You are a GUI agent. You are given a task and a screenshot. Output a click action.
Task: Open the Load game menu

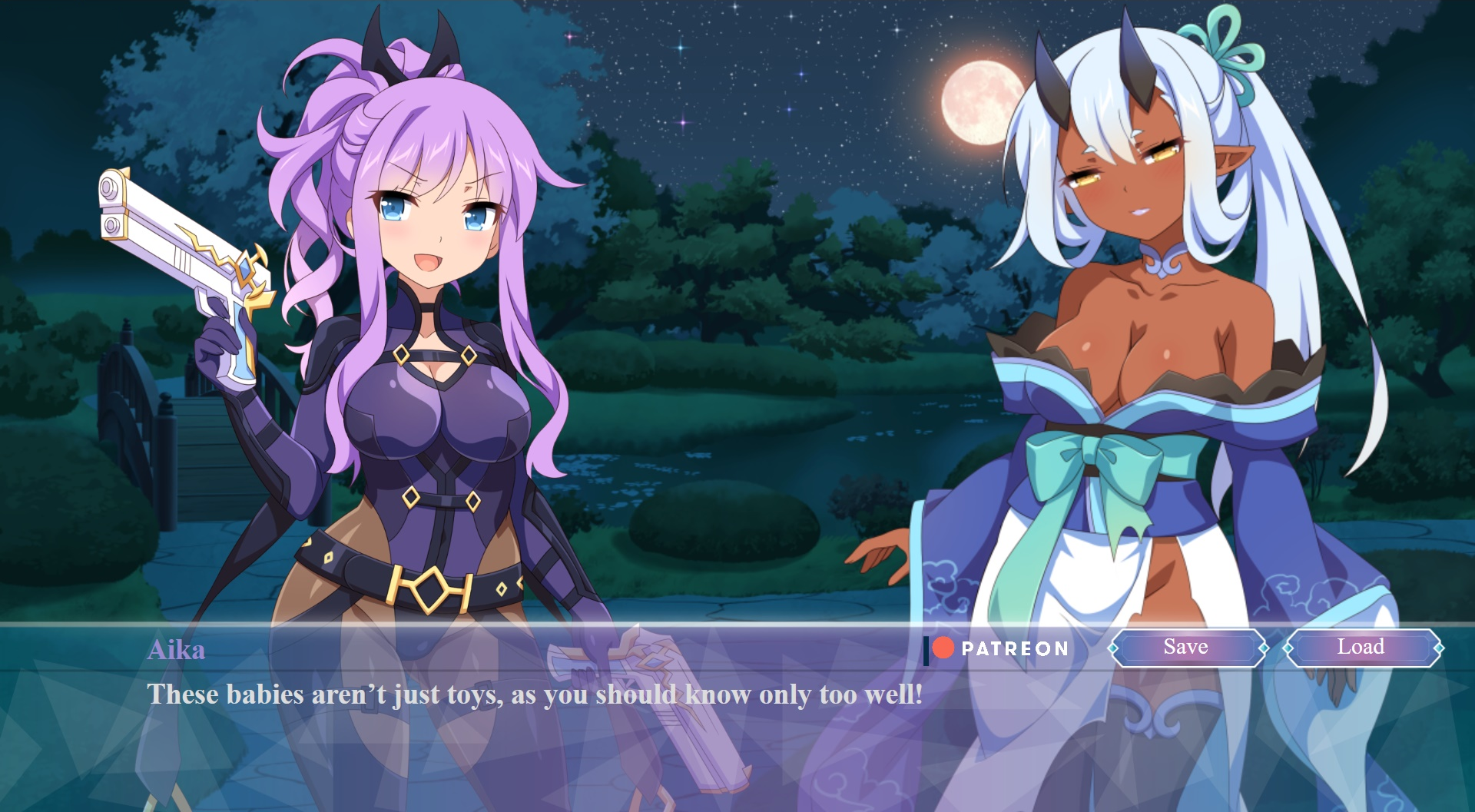pyautogui.click(x=1361, y=648)
